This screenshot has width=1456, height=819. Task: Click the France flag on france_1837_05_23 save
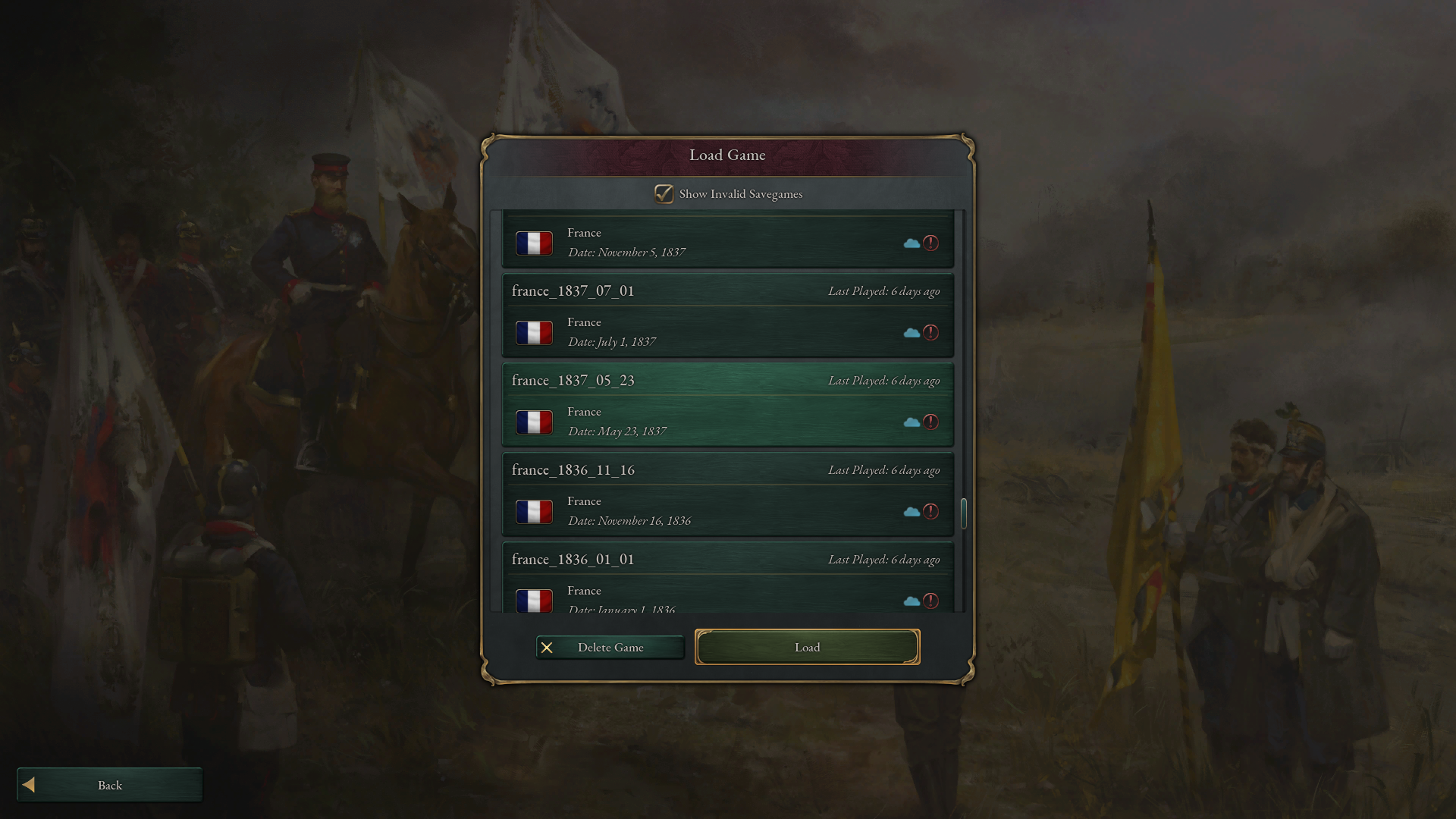(x=535, y=422)
